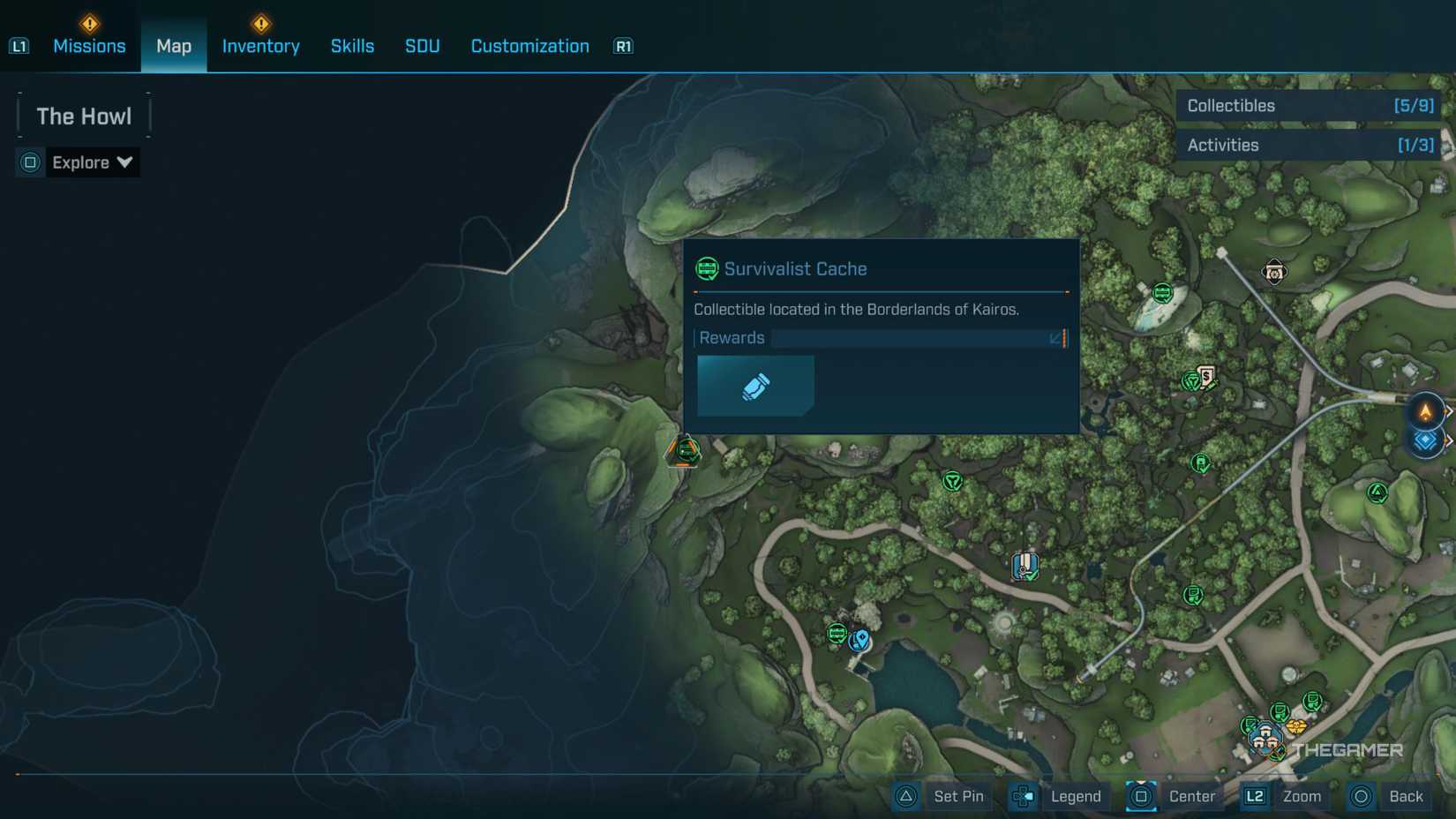Image resolution: width=1456 pixels, height=819 pixels.
Task: Select the highlighted Survivalist Cache map marker
Action: point(686,451)
